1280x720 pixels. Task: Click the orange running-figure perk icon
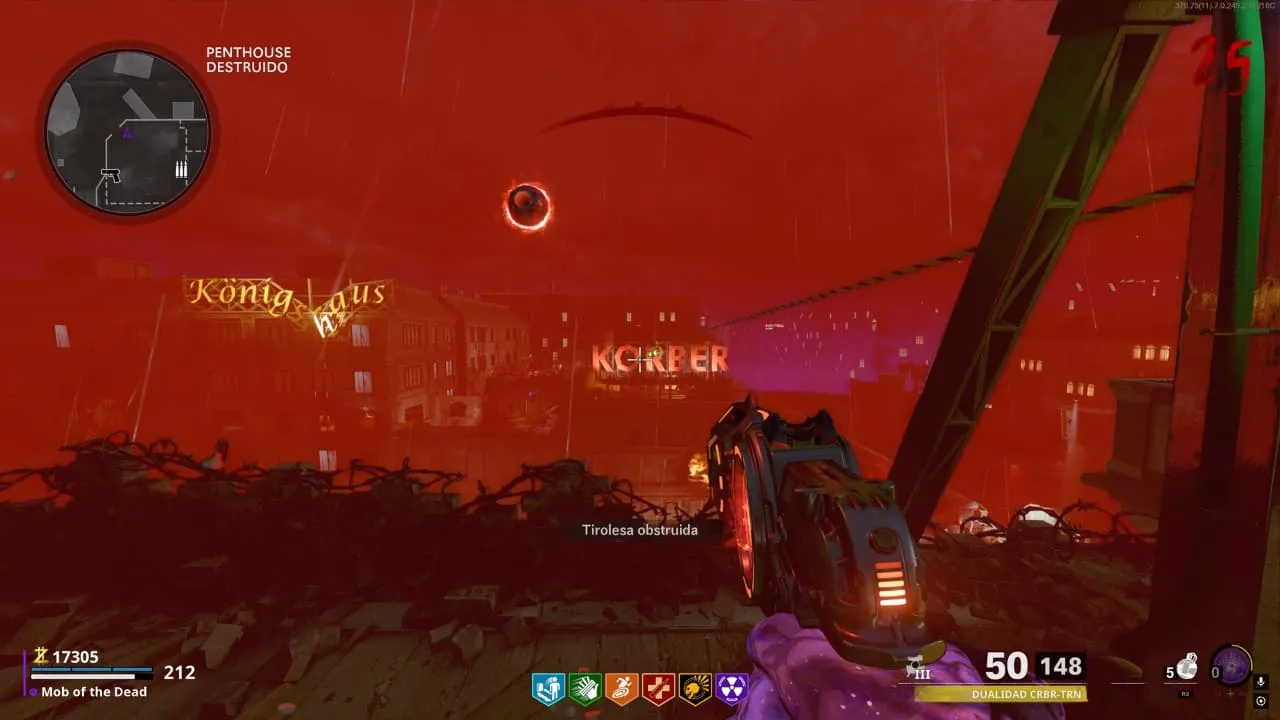point(621,689)
